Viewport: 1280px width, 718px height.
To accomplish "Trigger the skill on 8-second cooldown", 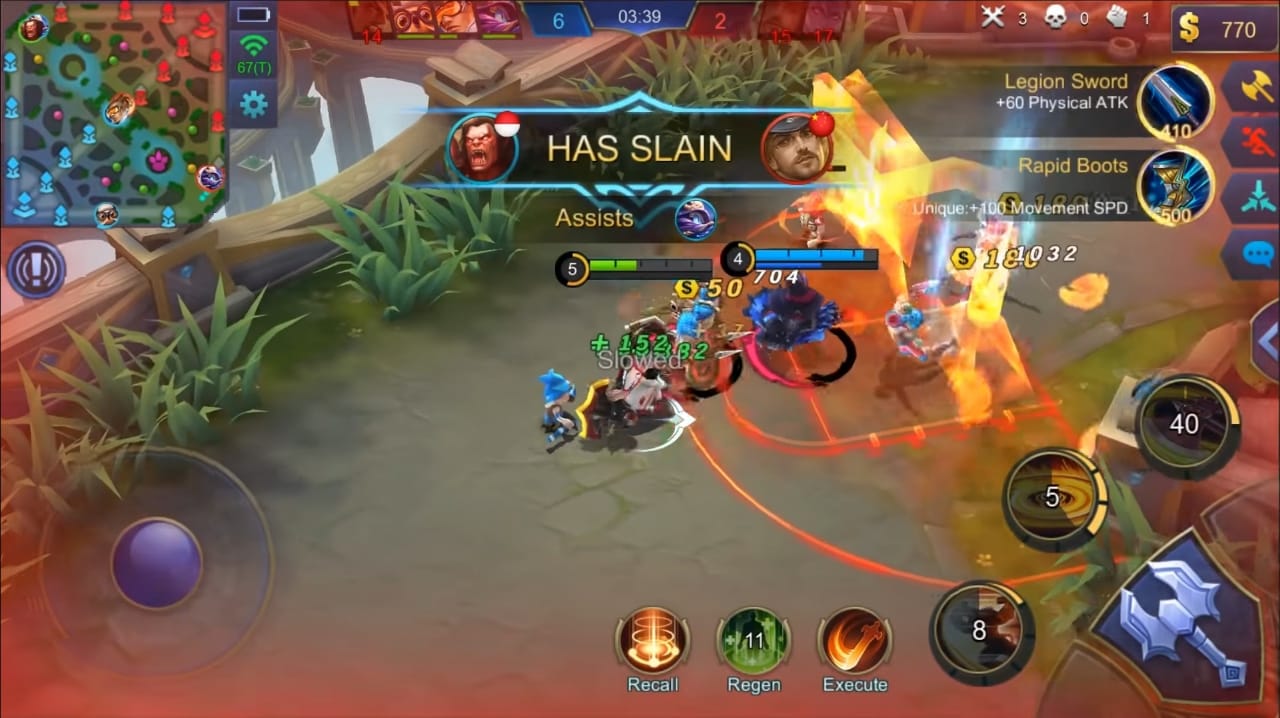I will point(979,630).
